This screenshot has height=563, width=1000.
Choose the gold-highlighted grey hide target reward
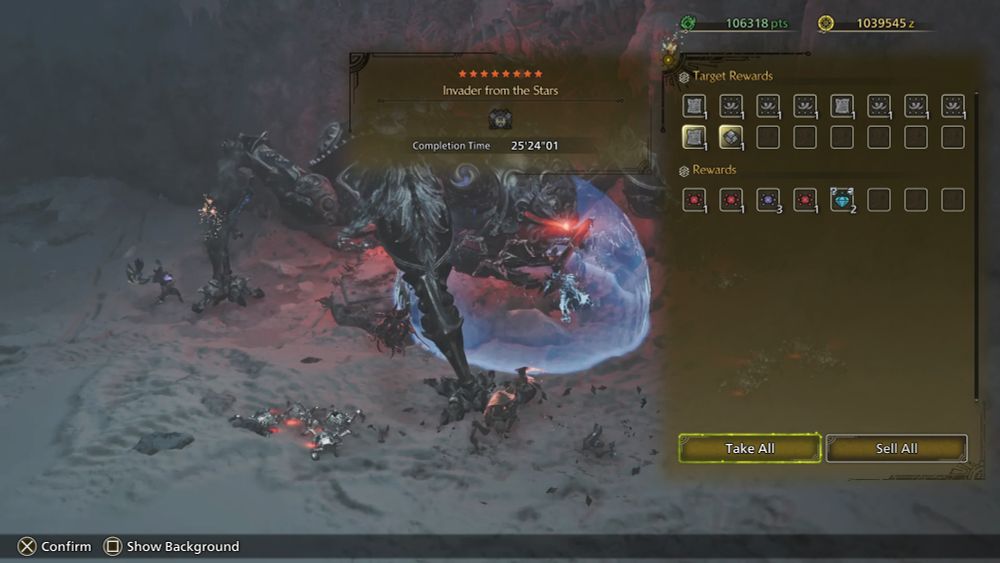[x=694, y=137]
